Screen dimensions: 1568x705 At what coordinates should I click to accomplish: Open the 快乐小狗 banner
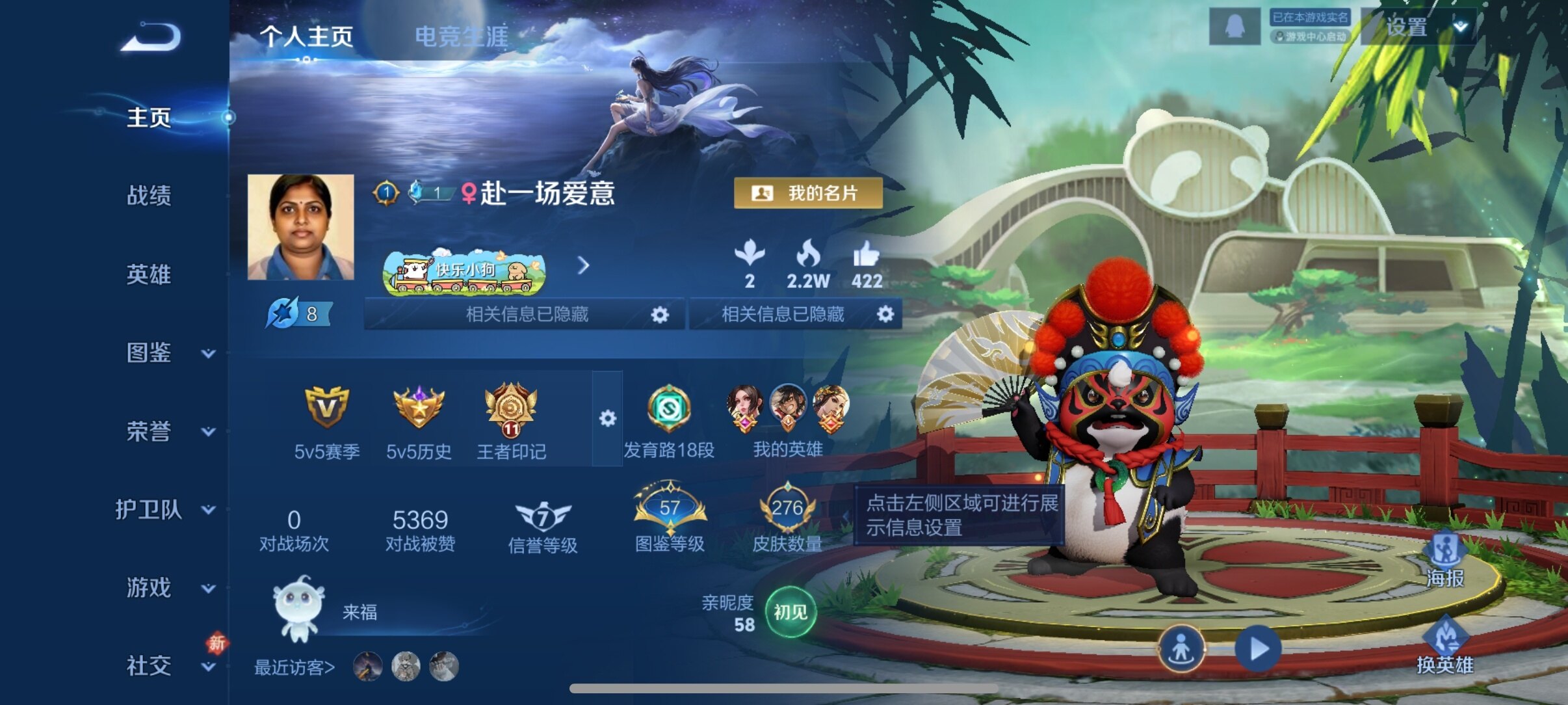coord(464,272)
